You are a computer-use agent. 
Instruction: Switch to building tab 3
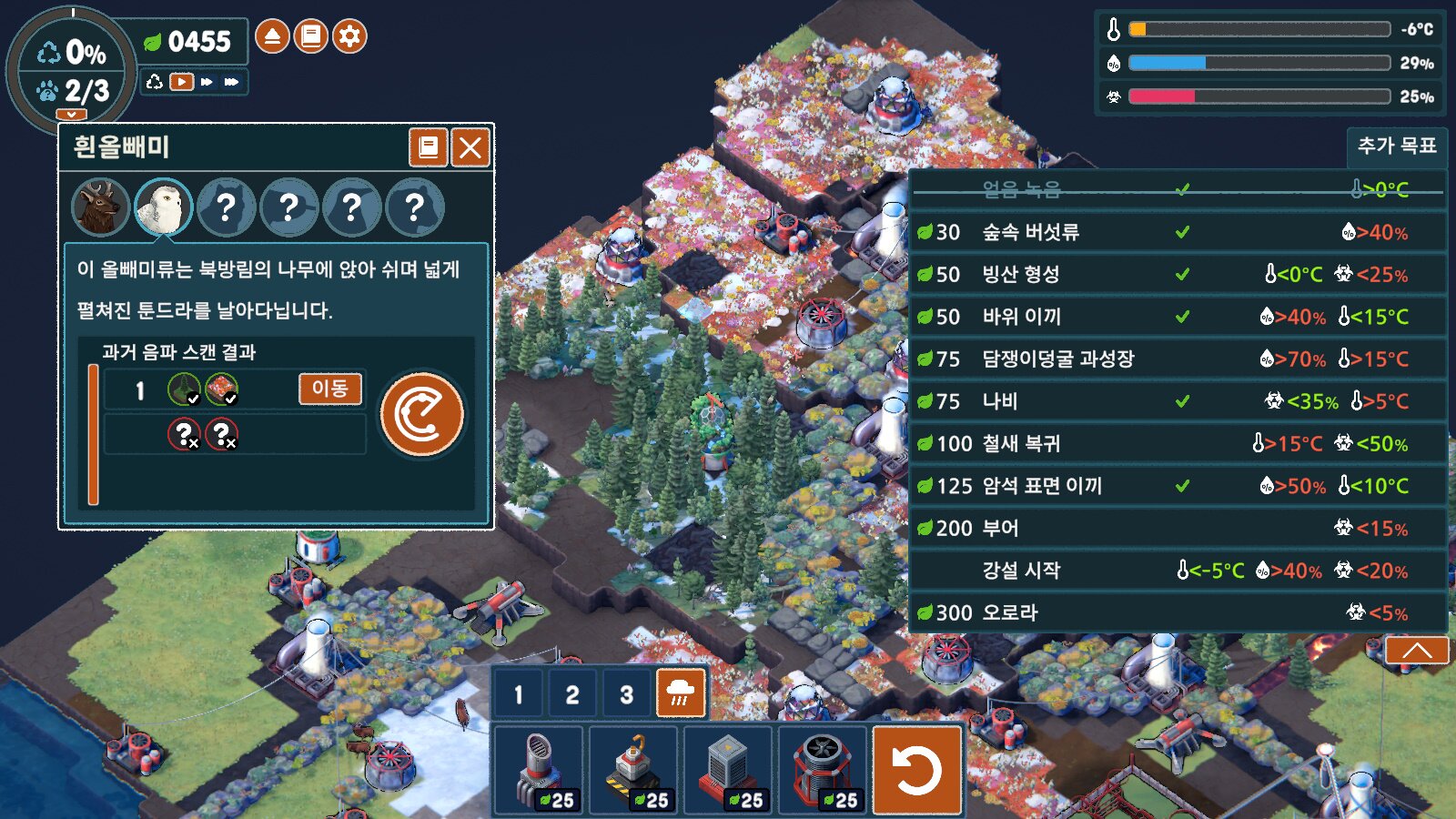coord(626,694)
